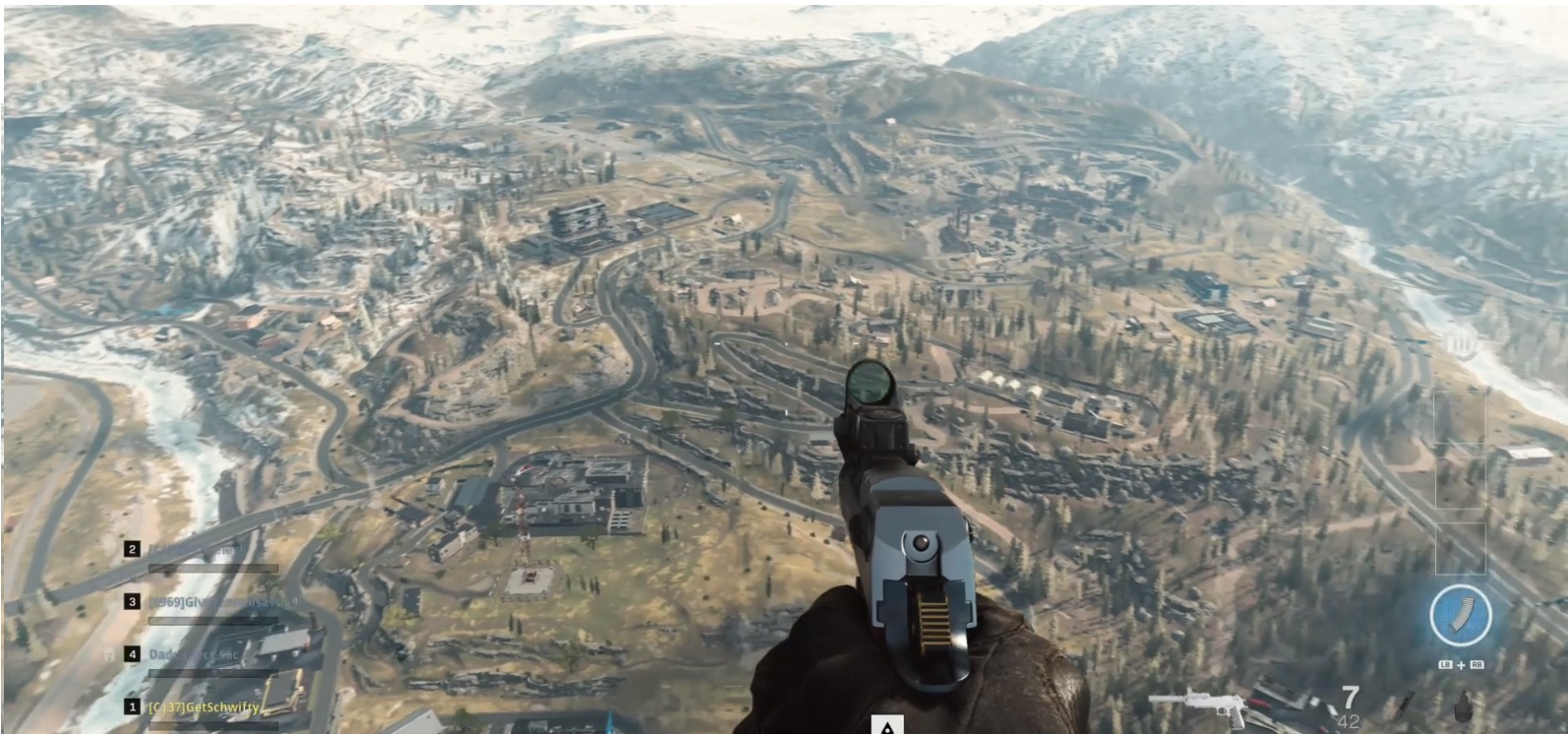Viewport: 1568px width, 734px height.
Task: Select the grenade lethal equipment icon
Action: 1464,705
